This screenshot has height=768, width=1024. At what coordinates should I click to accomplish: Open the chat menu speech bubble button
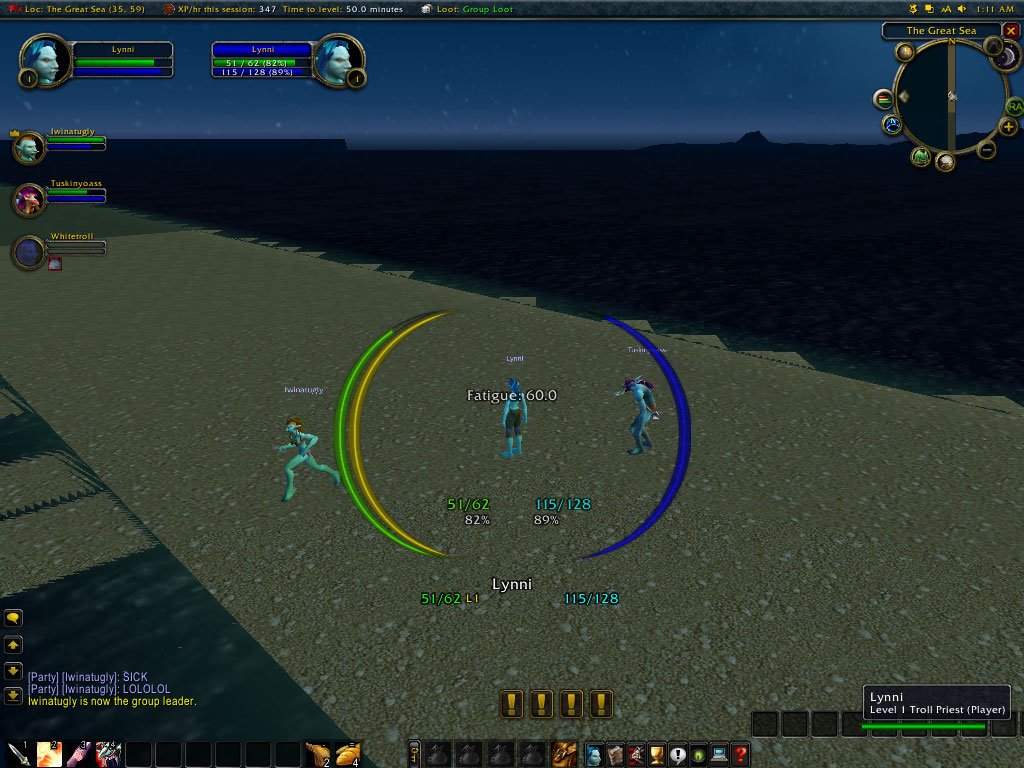(14, 620)
